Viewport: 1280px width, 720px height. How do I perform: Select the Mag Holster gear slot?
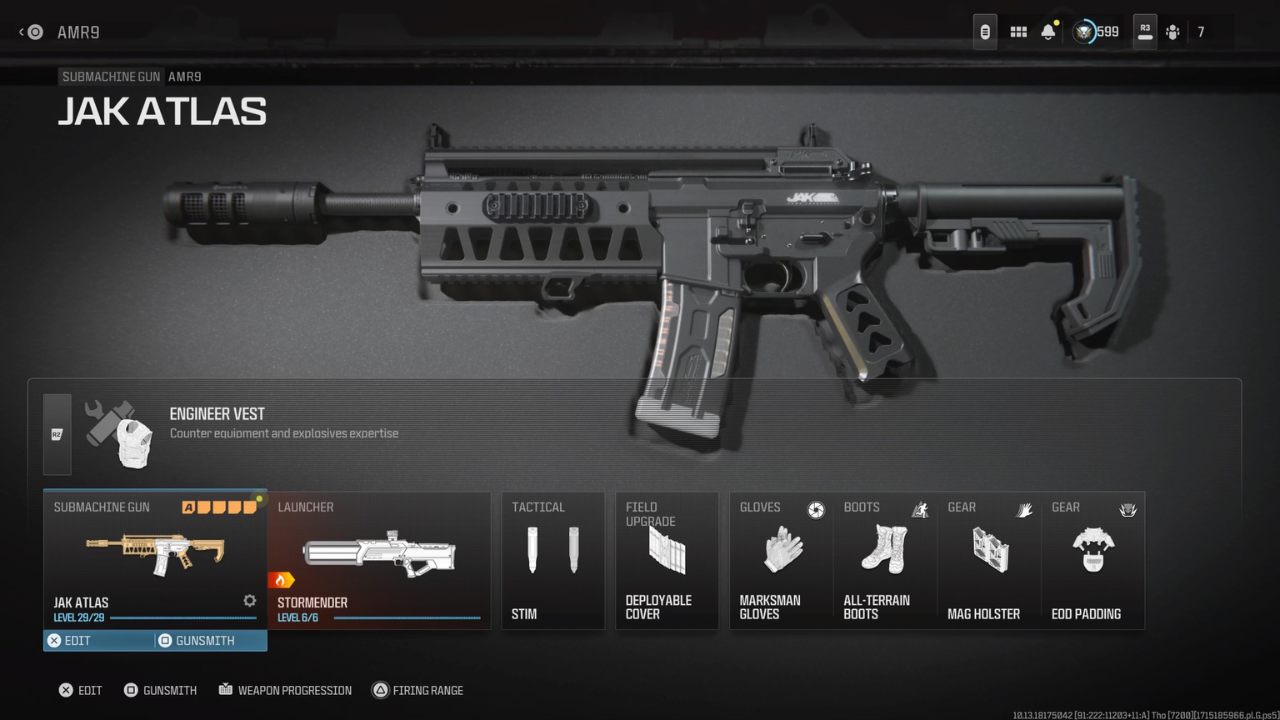coord(988,555)
